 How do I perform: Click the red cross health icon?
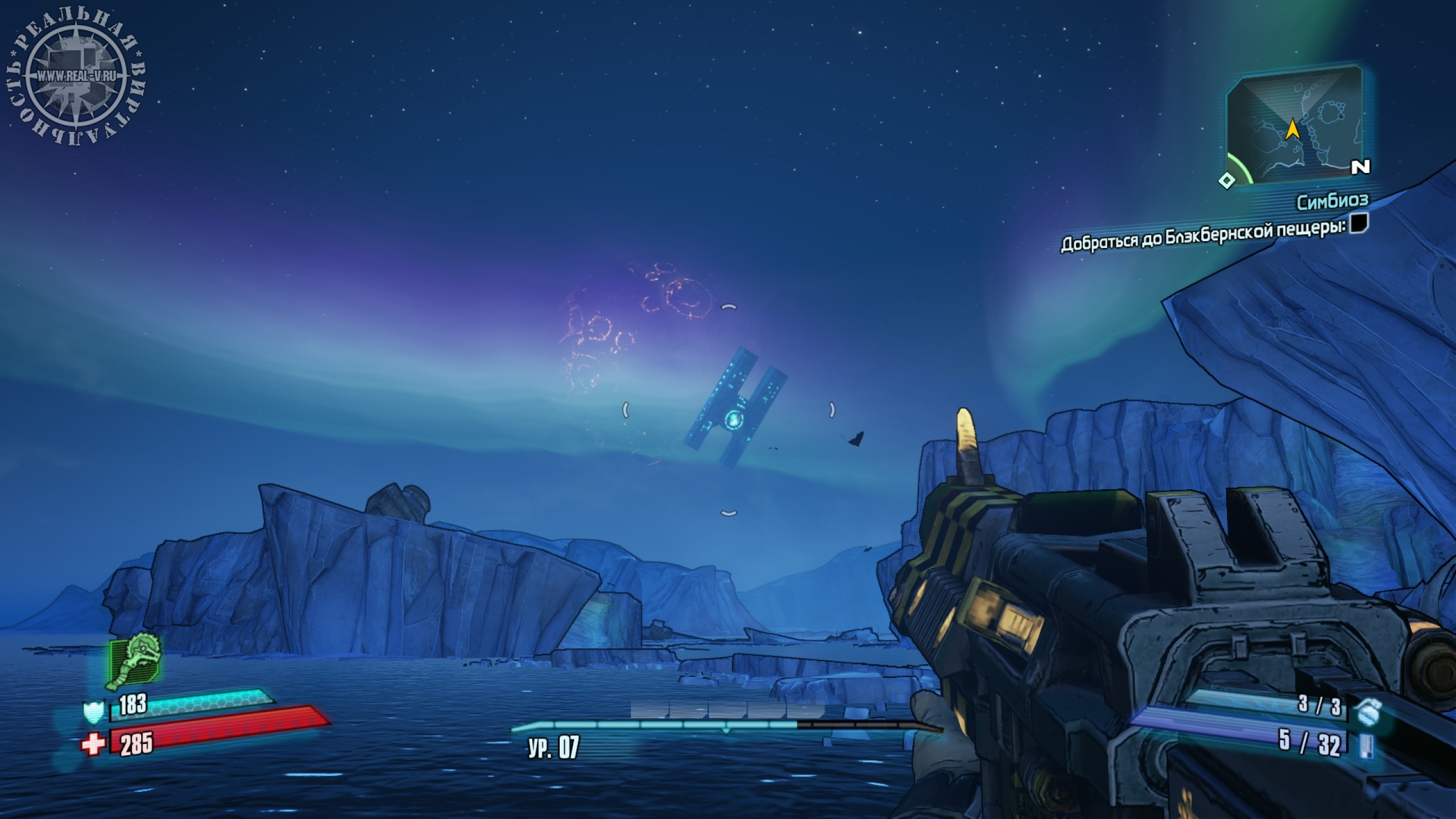pyautogui.click(x=93, y=744)
